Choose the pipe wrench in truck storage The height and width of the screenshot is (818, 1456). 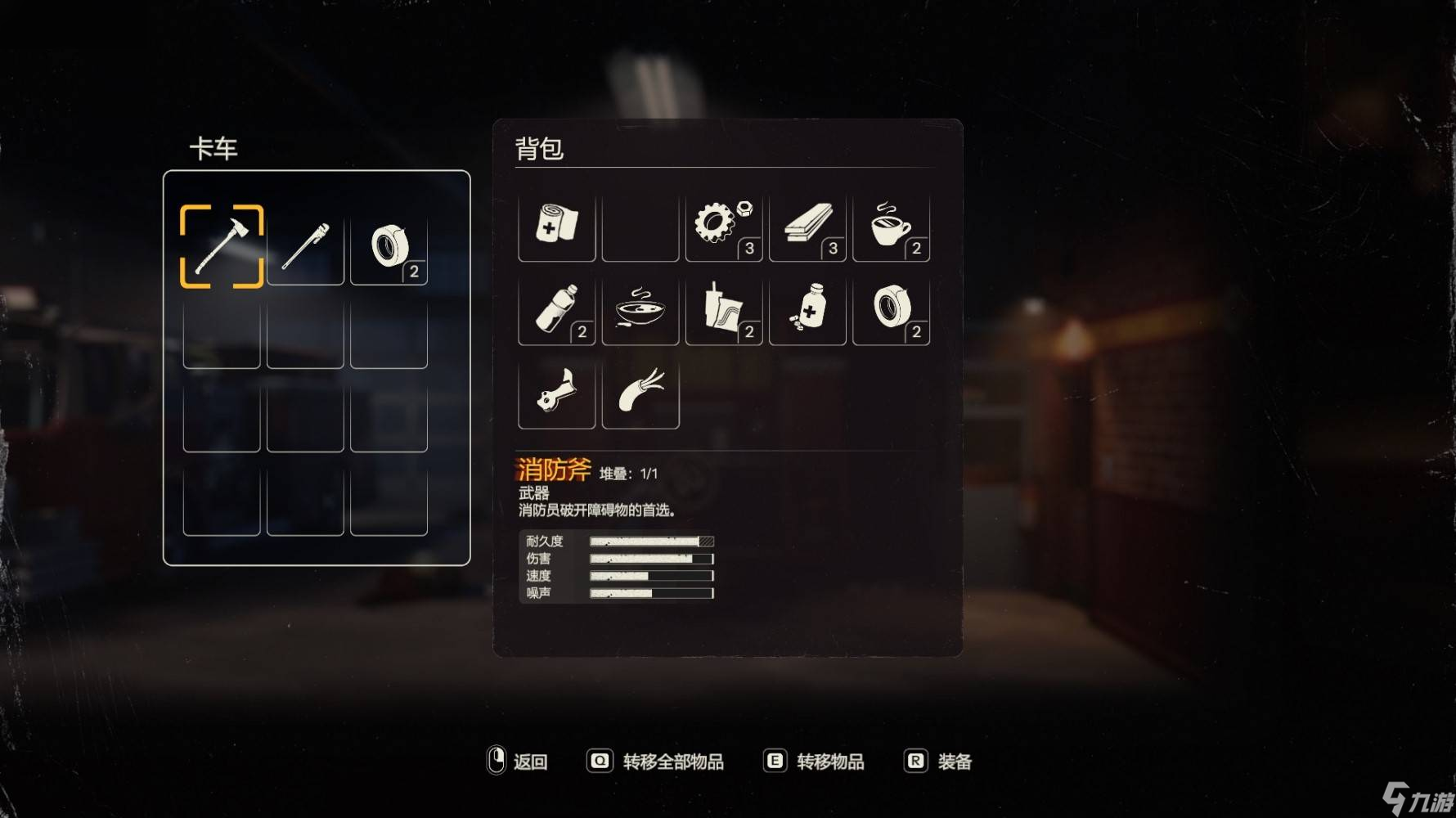(305, 246)
